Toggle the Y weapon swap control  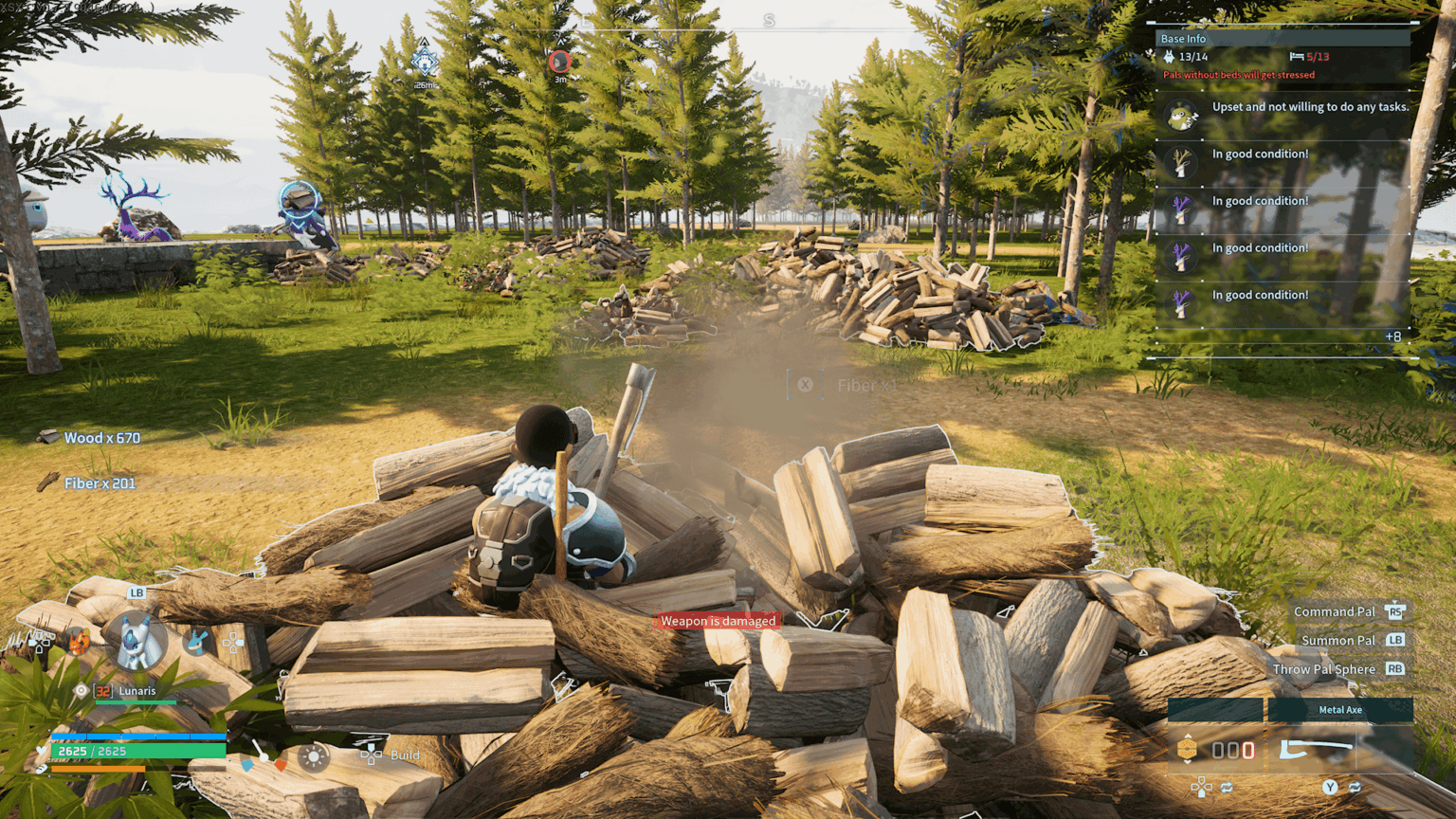pyautogui.click(x=1329, y=787)
